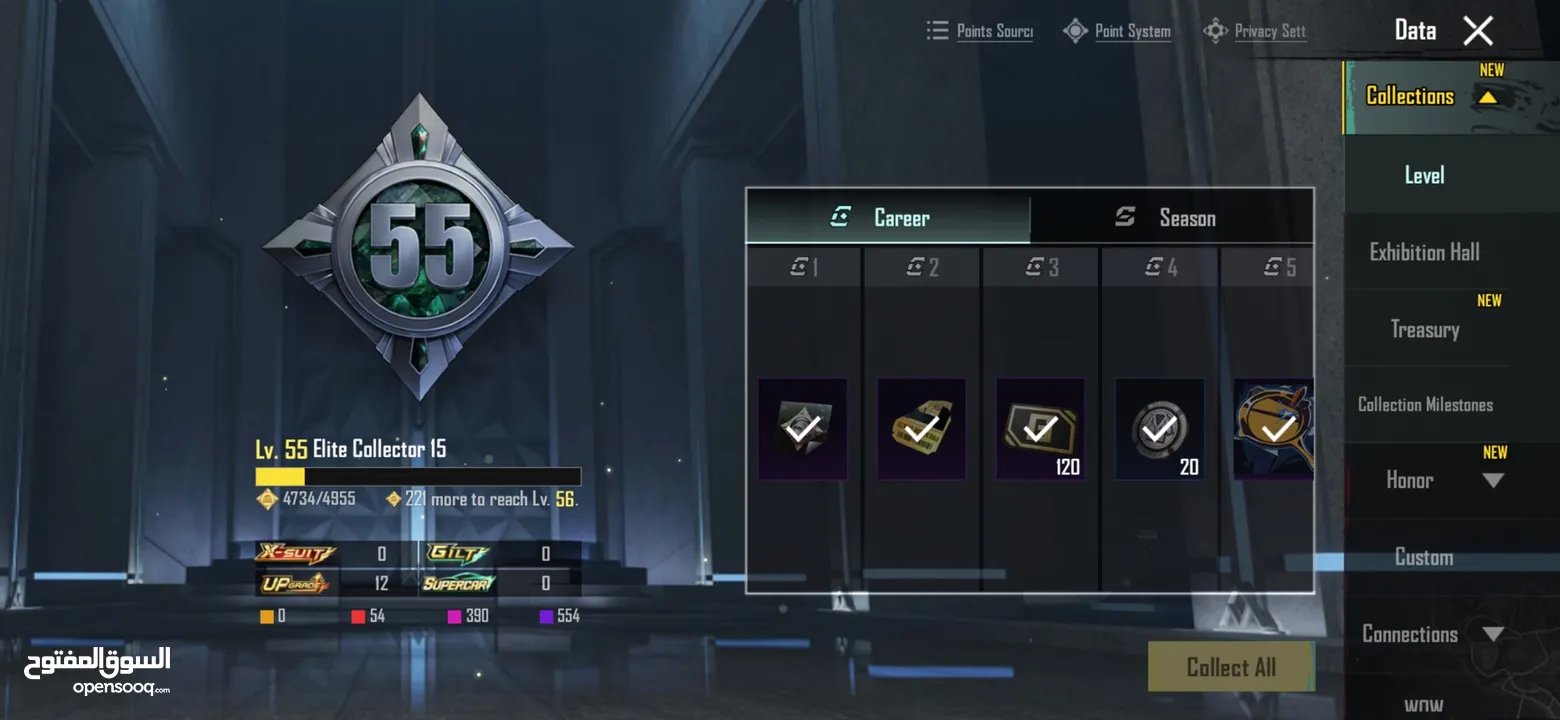
Task: Select the level 5 orange emblem reward
Action: tap(1273, 429)
